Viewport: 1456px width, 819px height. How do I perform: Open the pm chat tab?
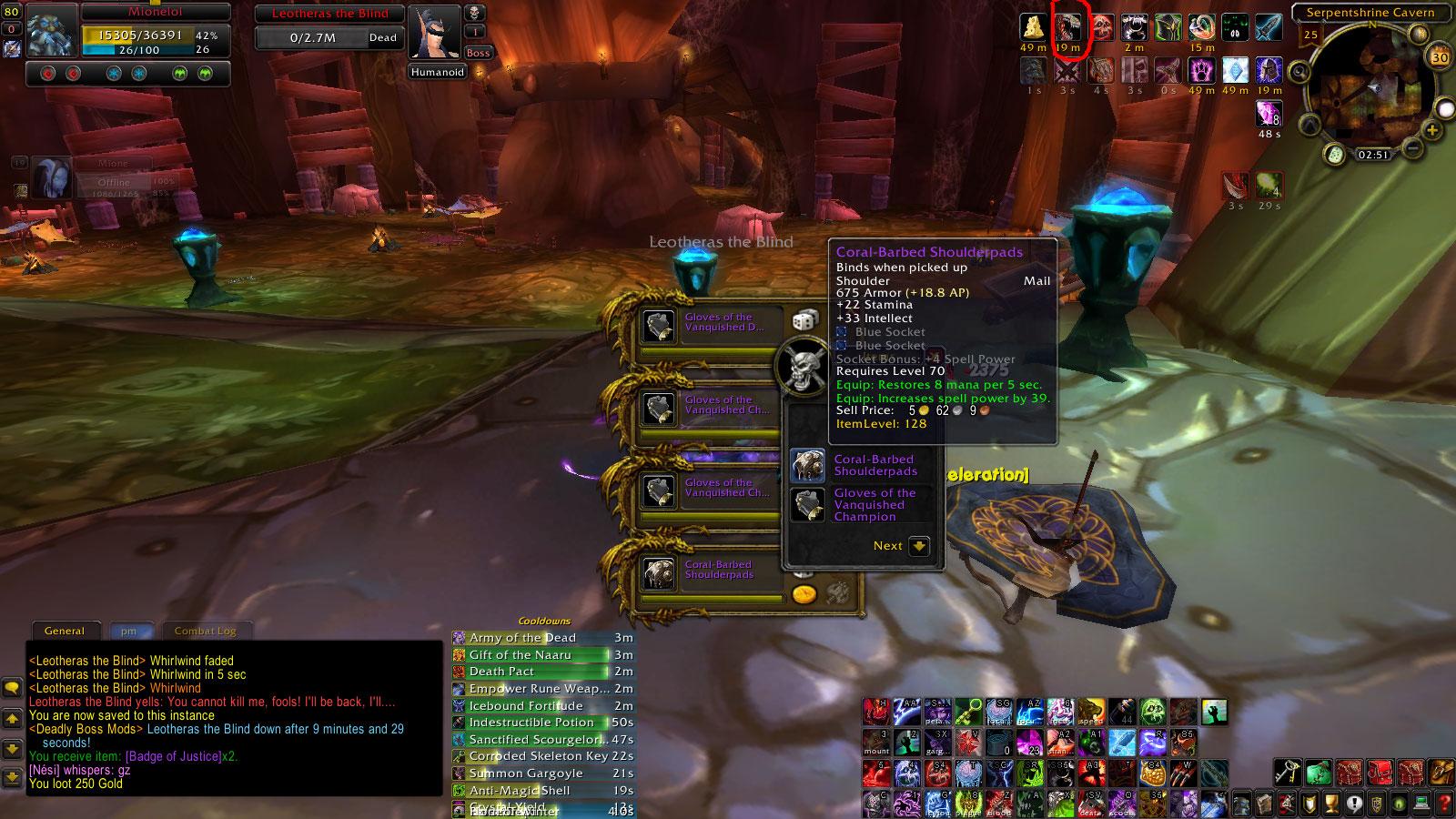(128, 631)
